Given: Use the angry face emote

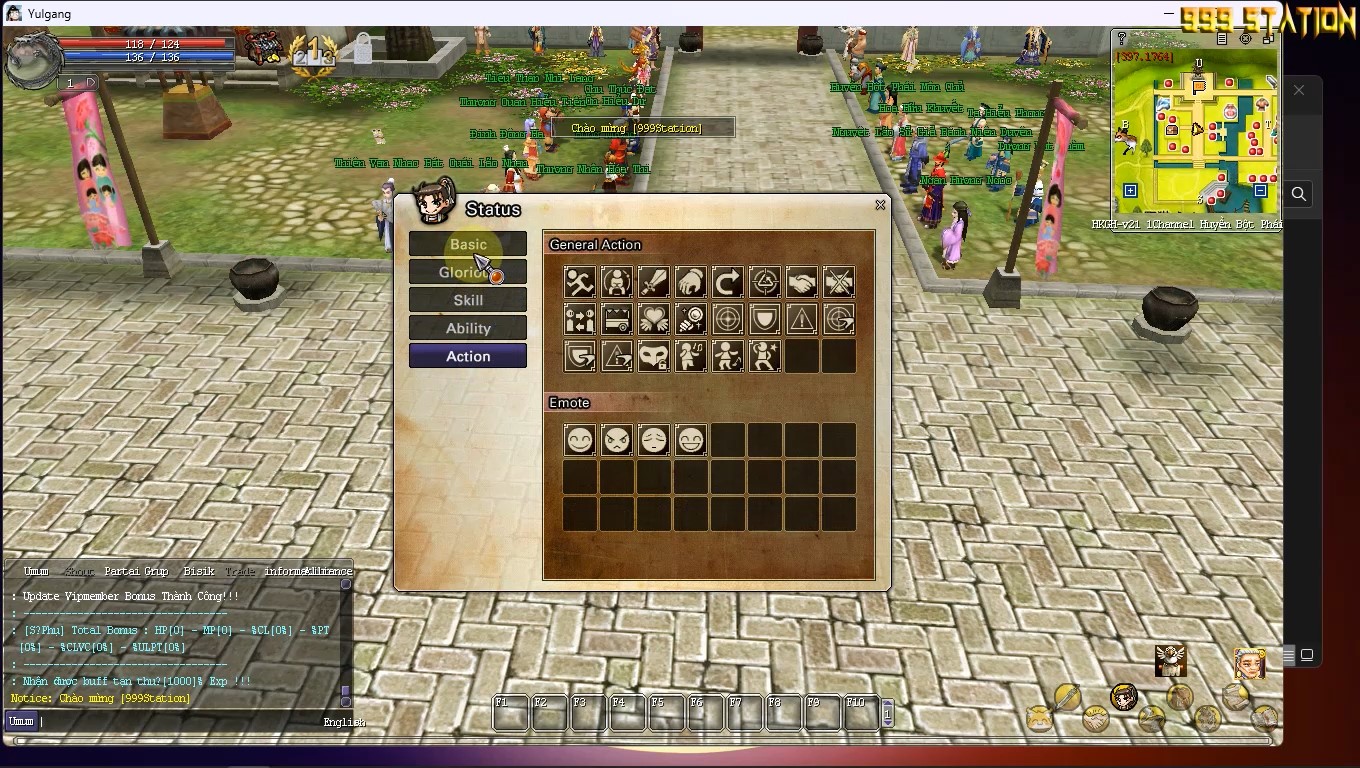Looking at the screenshot, I should (617, 440).
